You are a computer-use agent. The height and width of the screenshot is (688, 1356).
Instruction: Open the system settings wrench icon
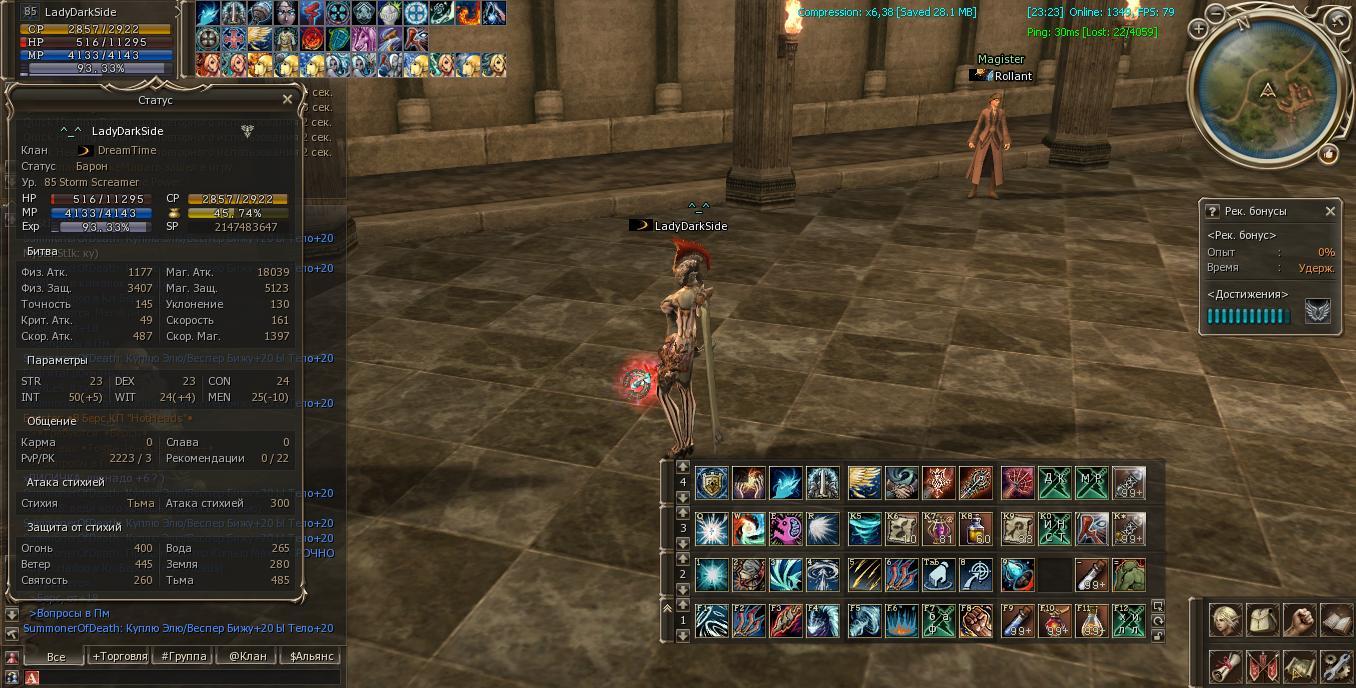click(x=1336, y=665)
